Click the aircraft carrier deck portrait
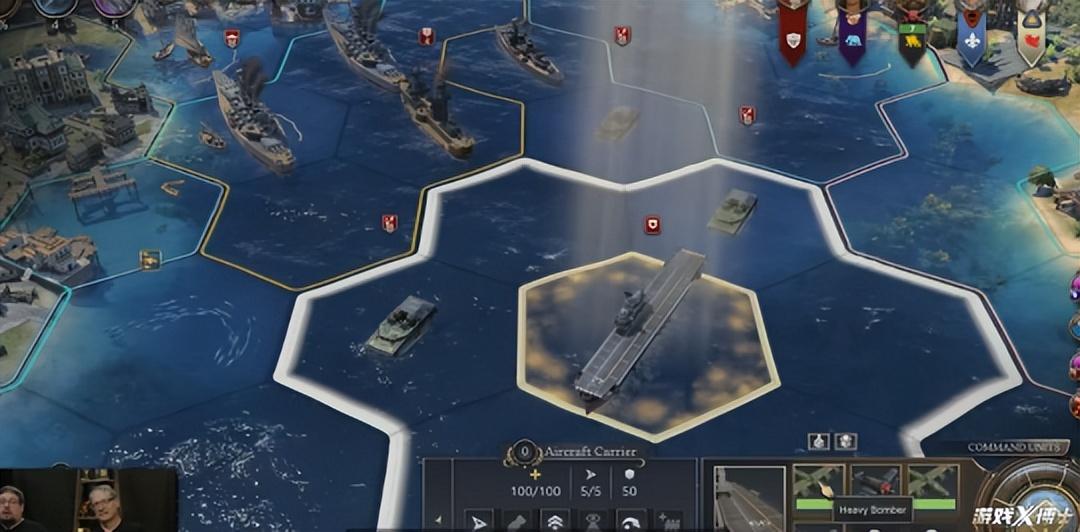 [749, 496]
